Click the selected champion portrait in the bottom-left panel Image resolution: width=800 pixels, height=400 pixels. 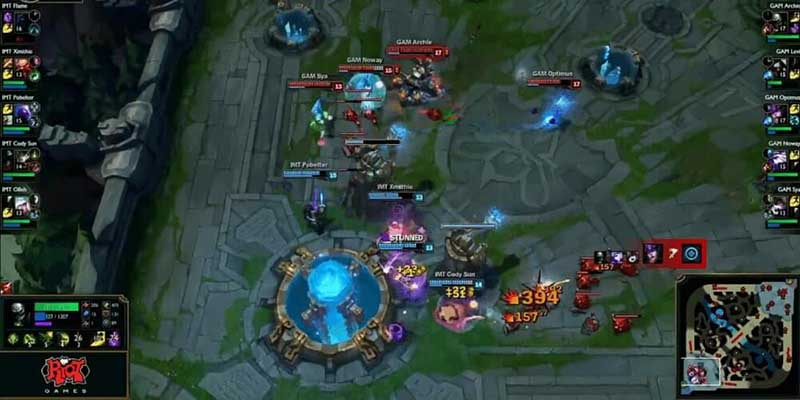pos(19,314)
